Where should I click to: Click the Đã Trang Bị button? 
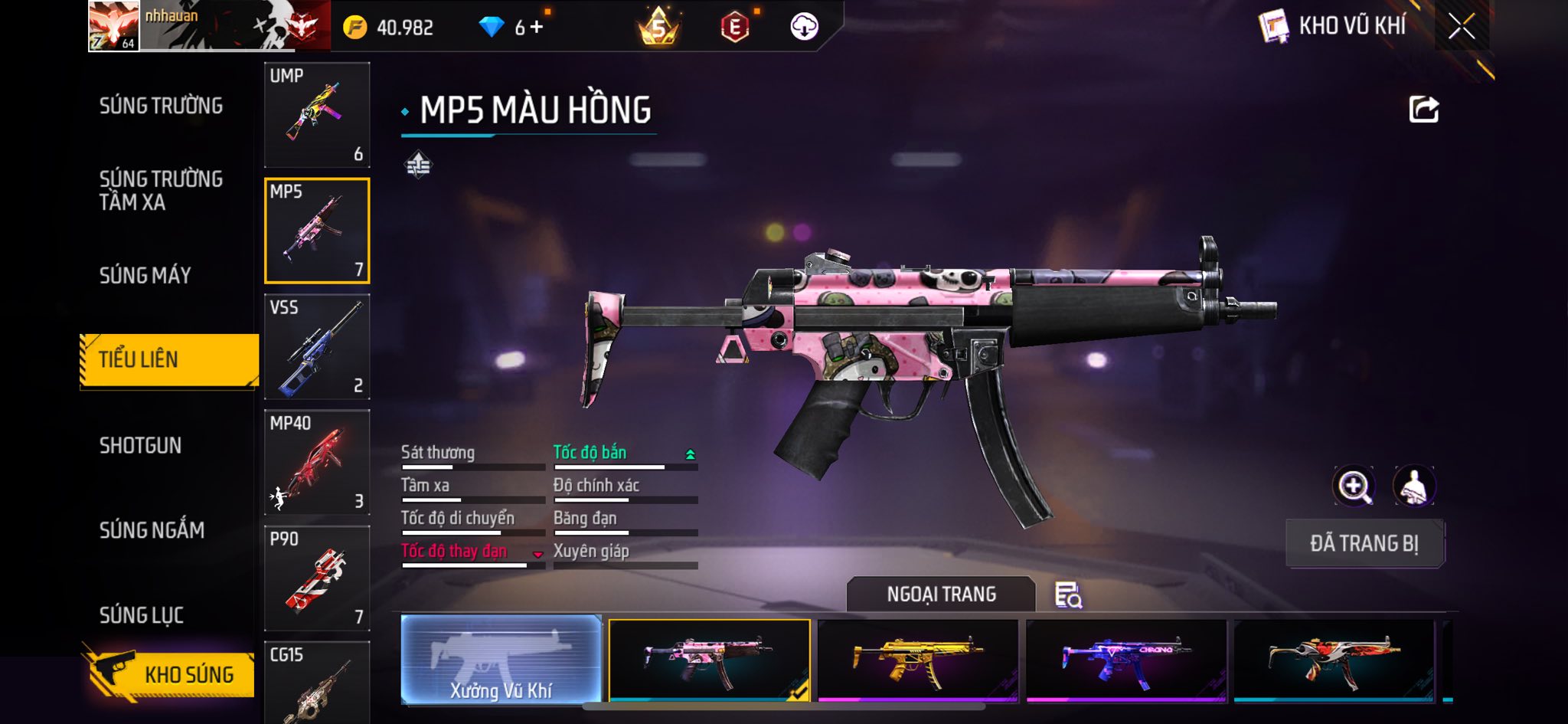(x=1364, y=543)
